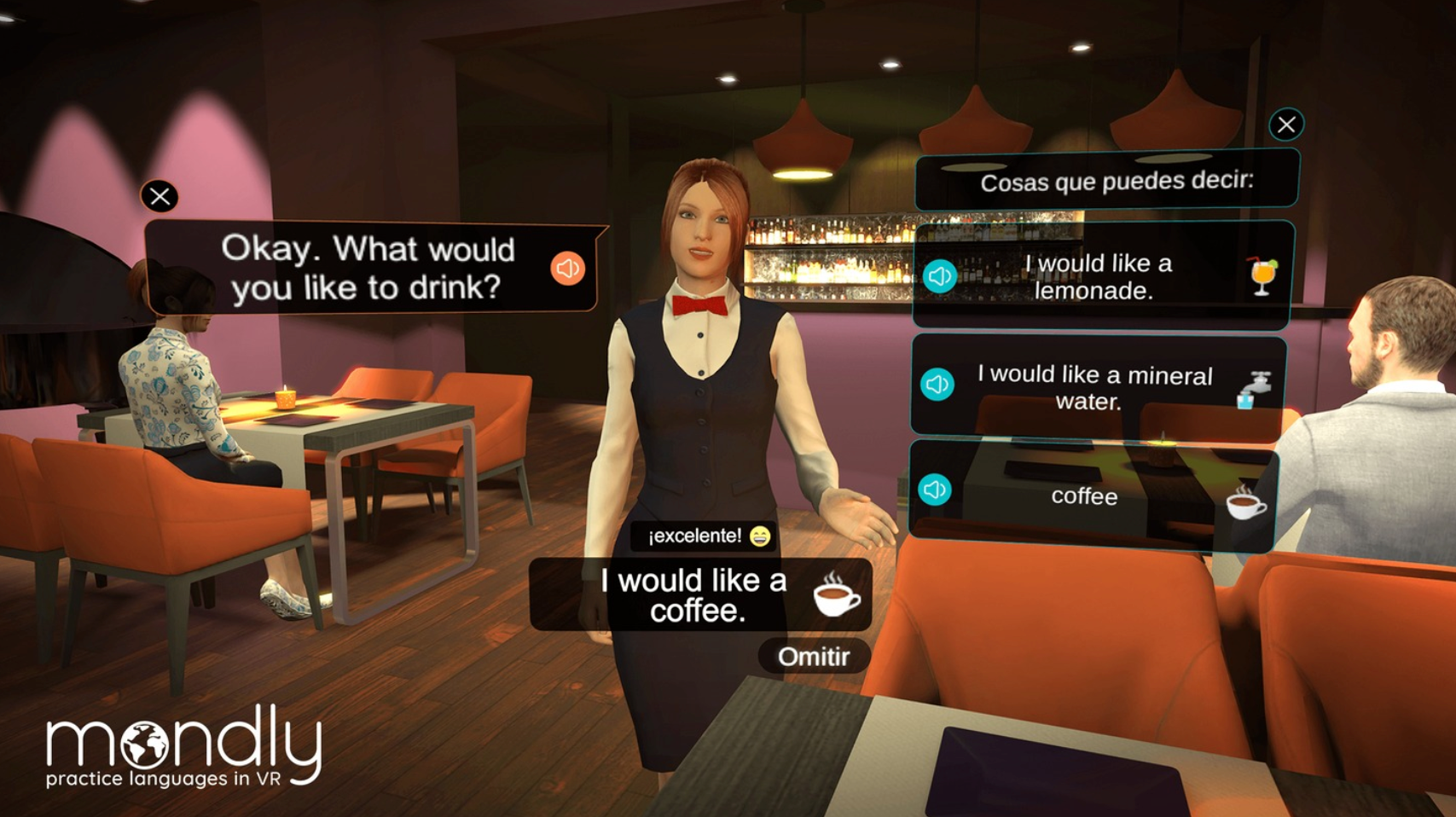Choose the 'coffee' suggestion
1456x817 pixels.
(x=1083, y=496)
